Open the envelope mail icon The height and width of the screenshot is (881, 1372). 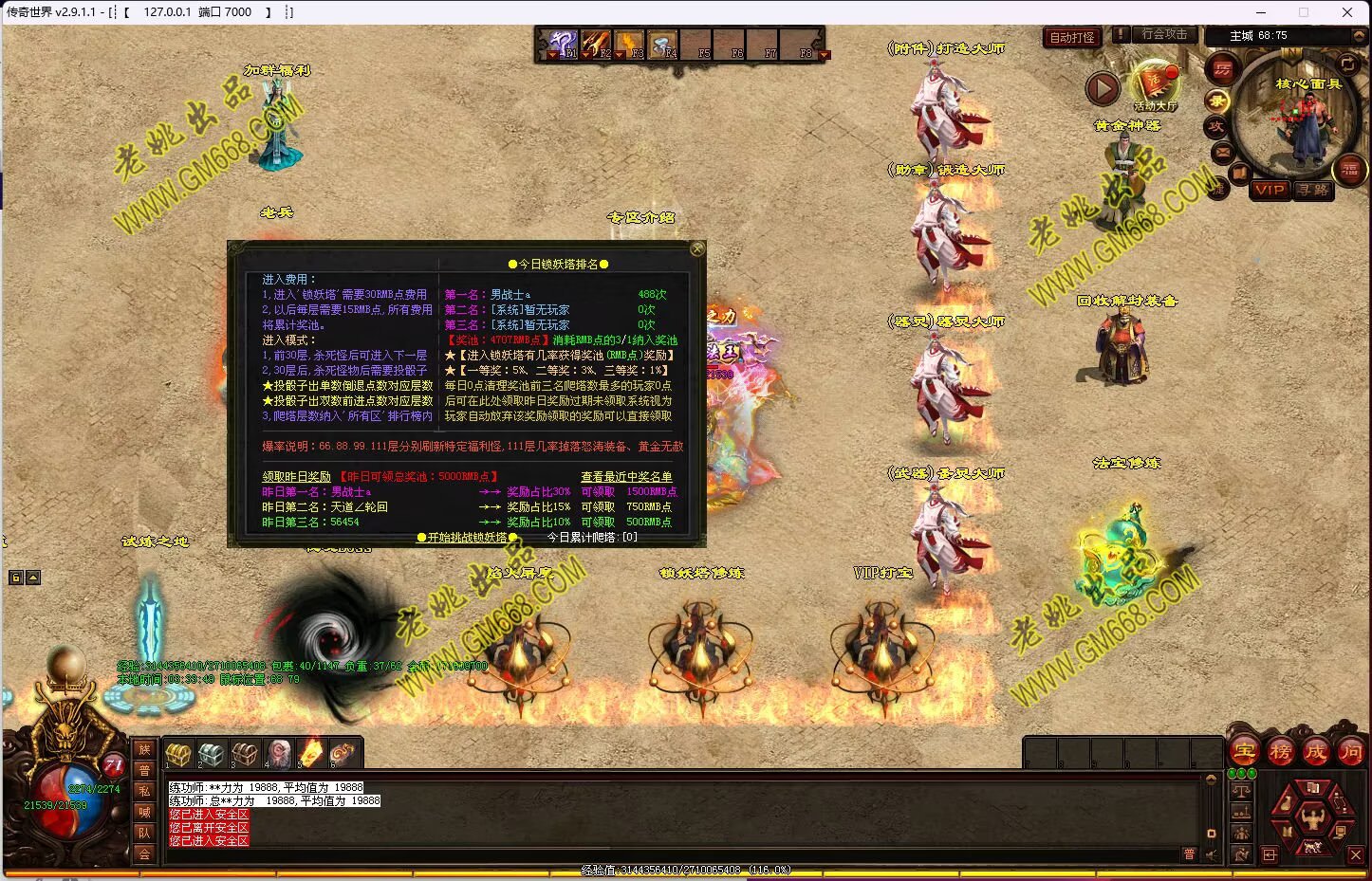tap(1222, 152)
